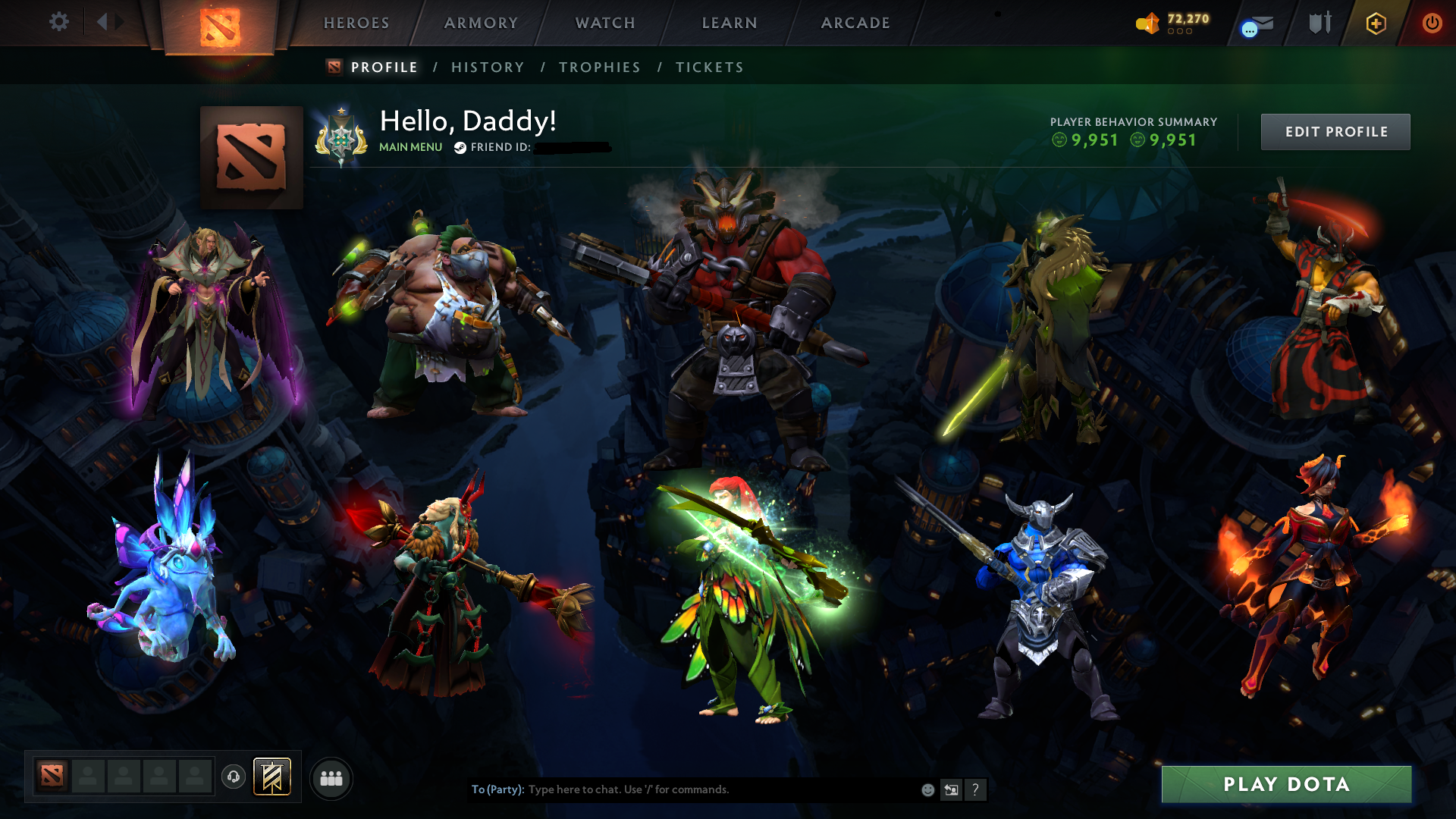
Task: Switch to the HISTORY tab
Action: pos(487,67)
